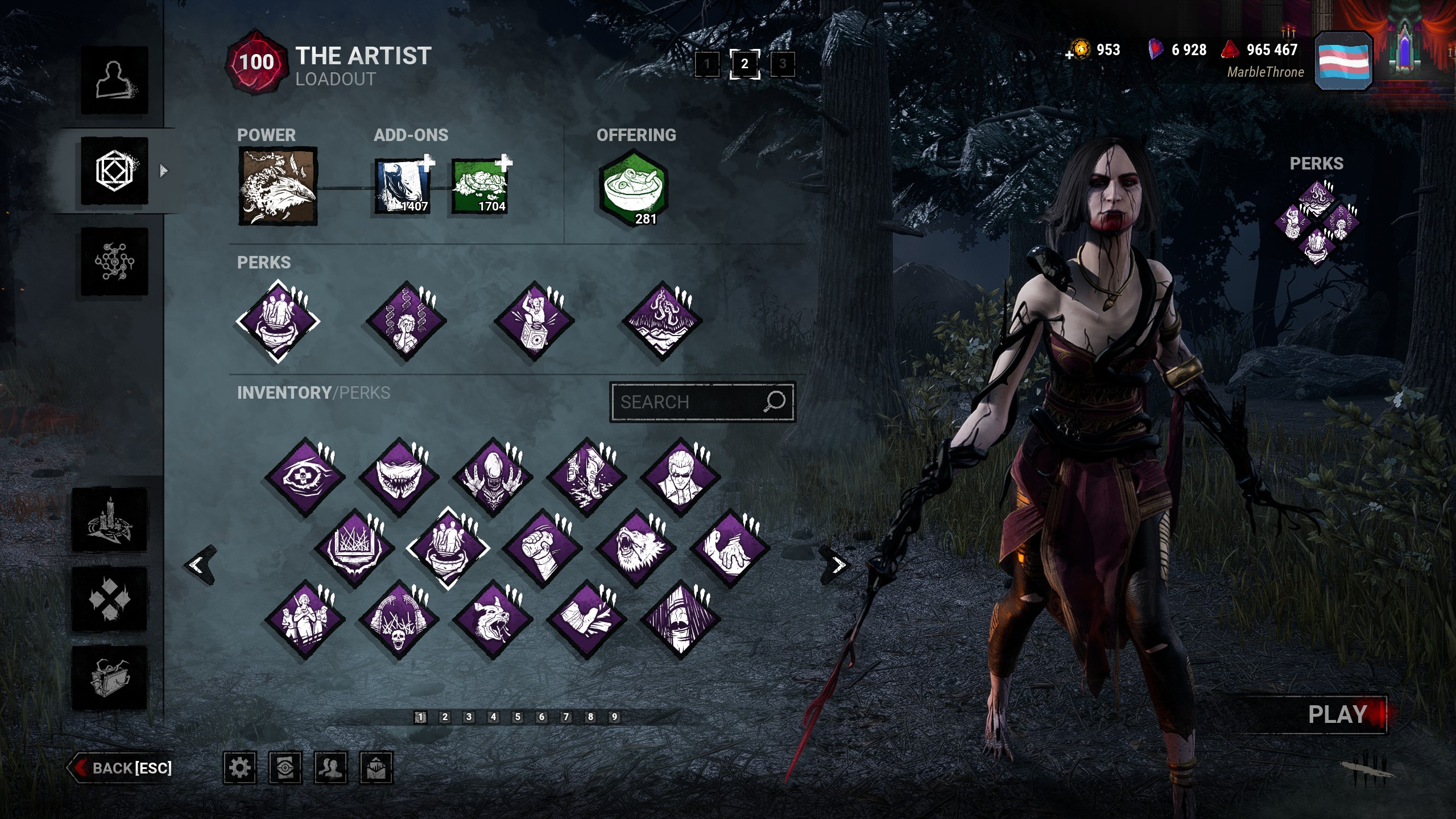
Task: Select the green add-on with count 1704
Action: click(x=479, y=187)
